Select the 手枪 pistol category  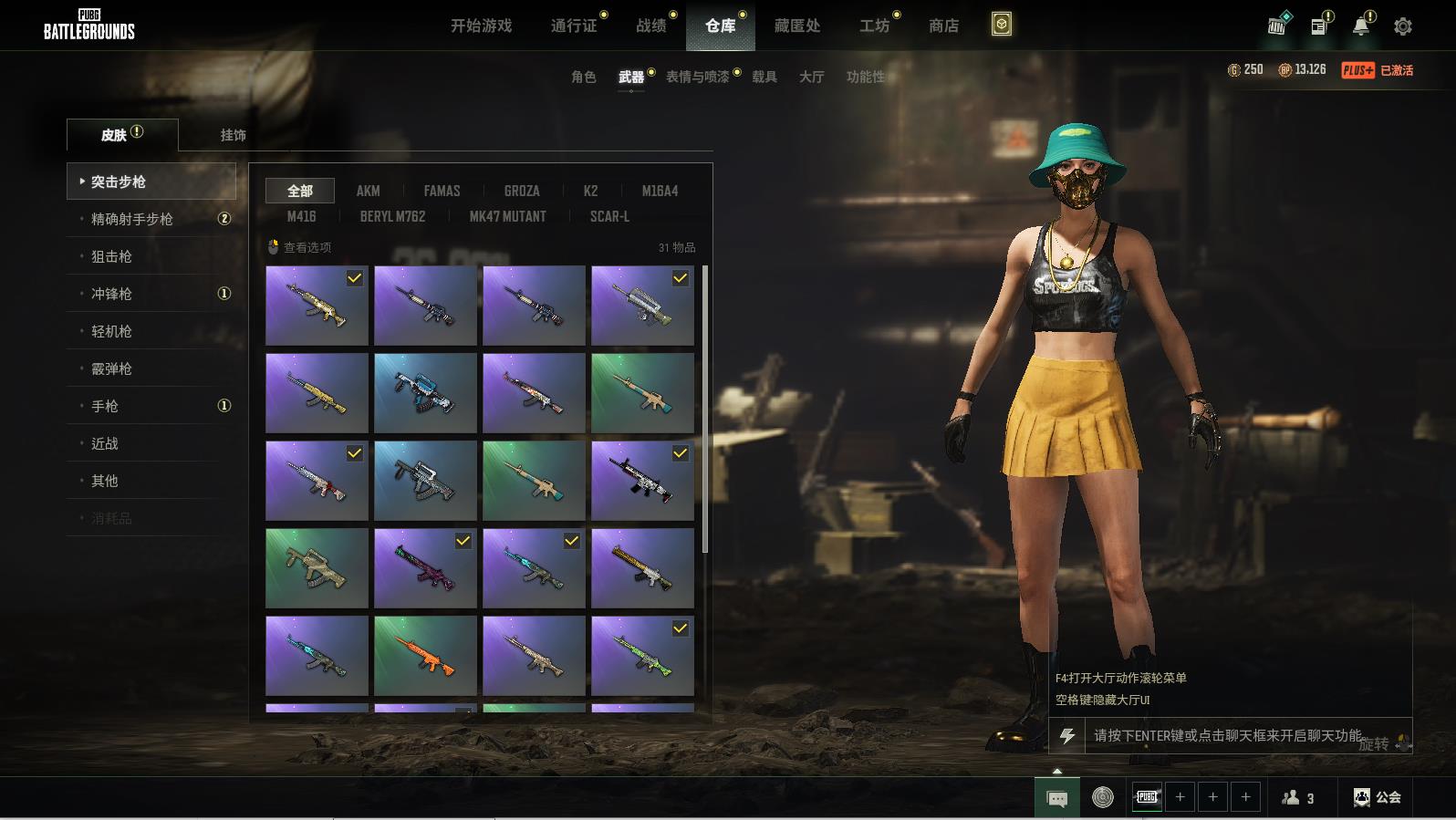click(105, 406)
